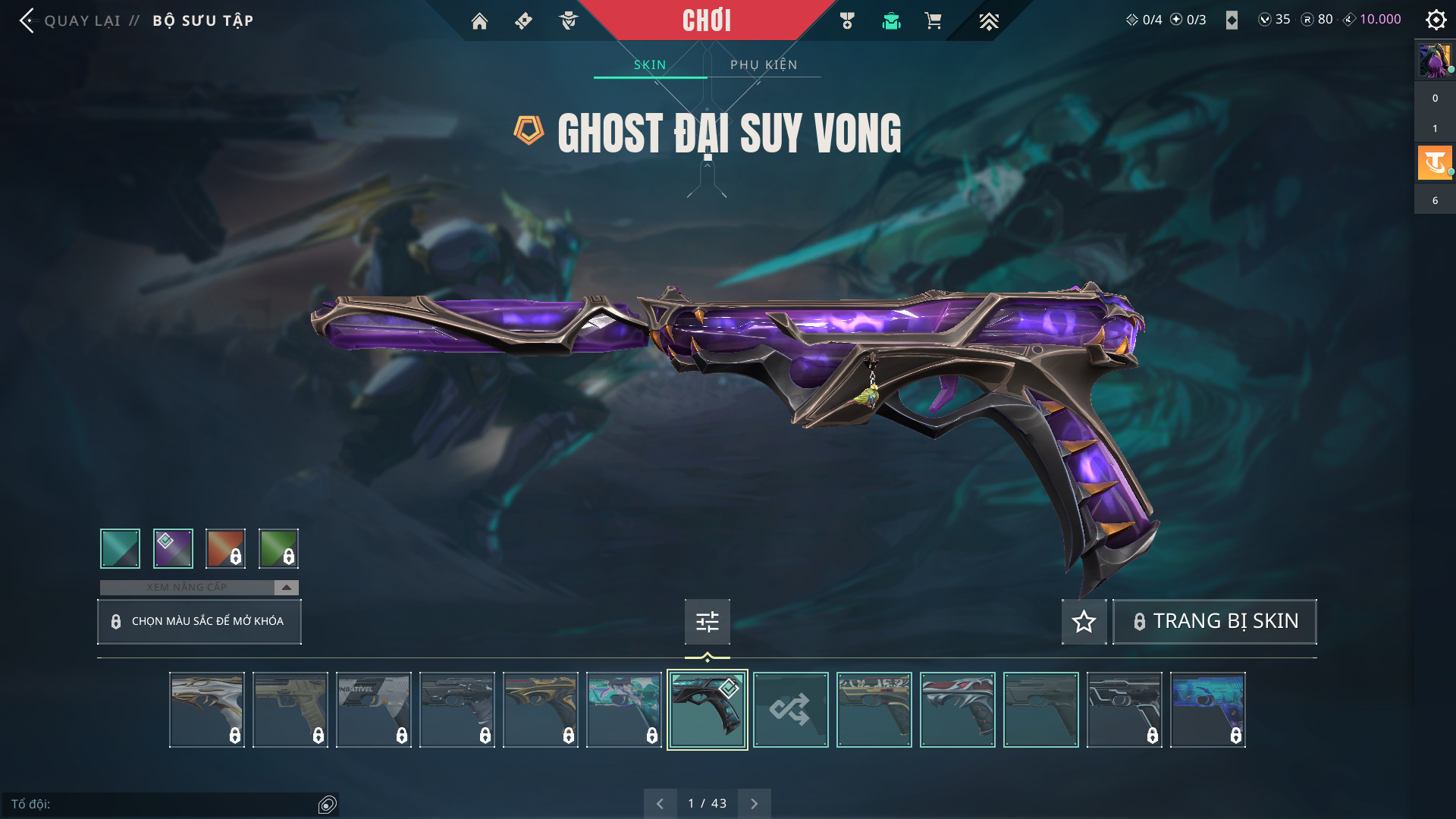Open the home screen icon

479,21
